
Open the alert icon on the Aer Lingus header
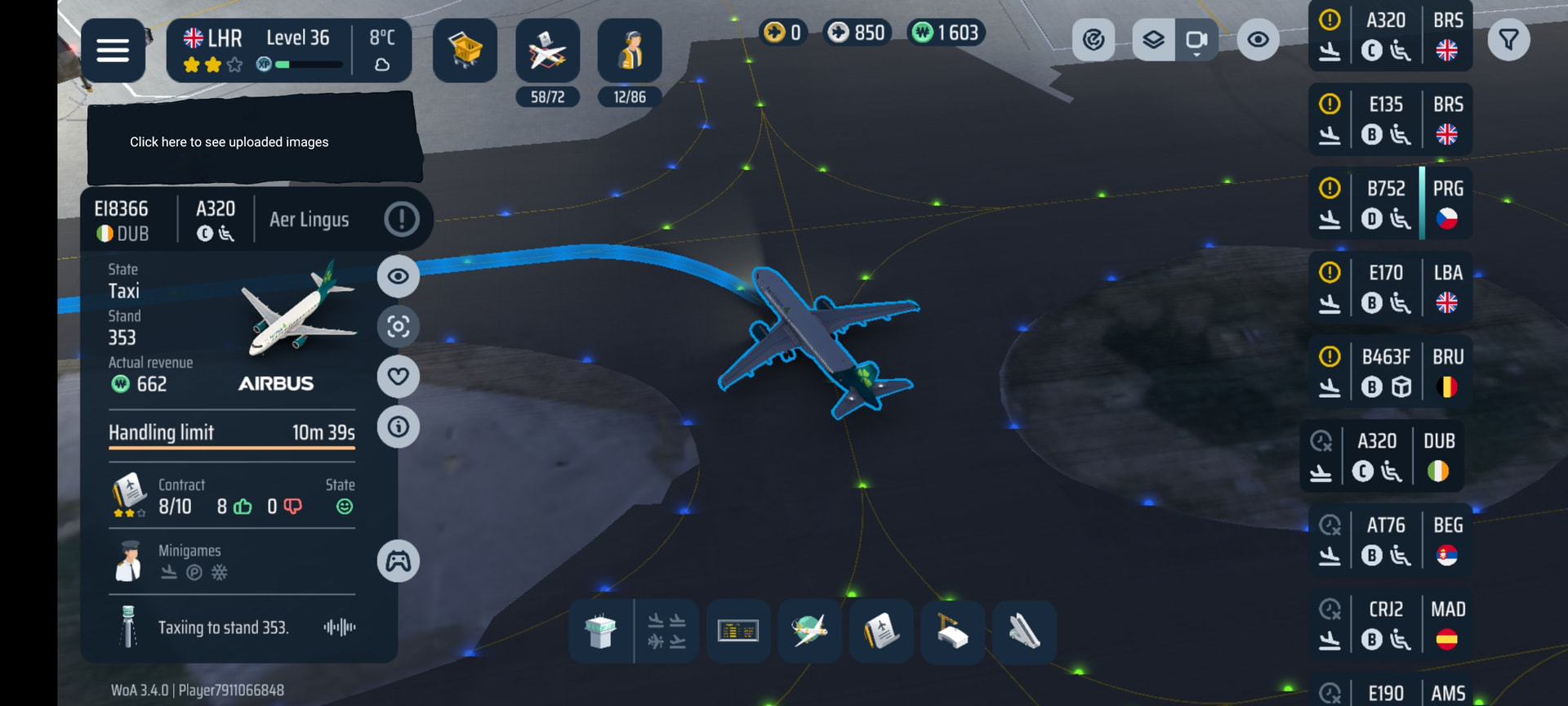pos(401,219)
